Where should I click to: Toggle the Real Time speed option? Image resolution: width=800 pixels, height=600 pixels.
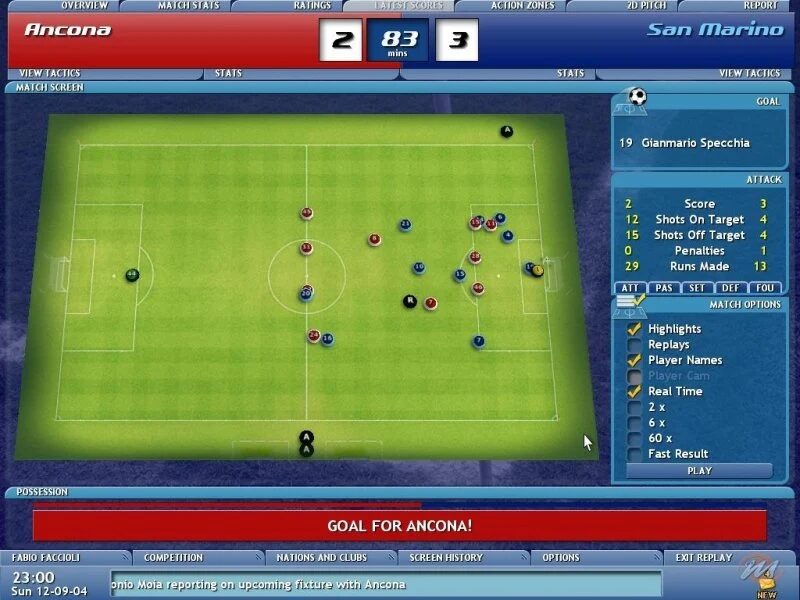(634, 392)
